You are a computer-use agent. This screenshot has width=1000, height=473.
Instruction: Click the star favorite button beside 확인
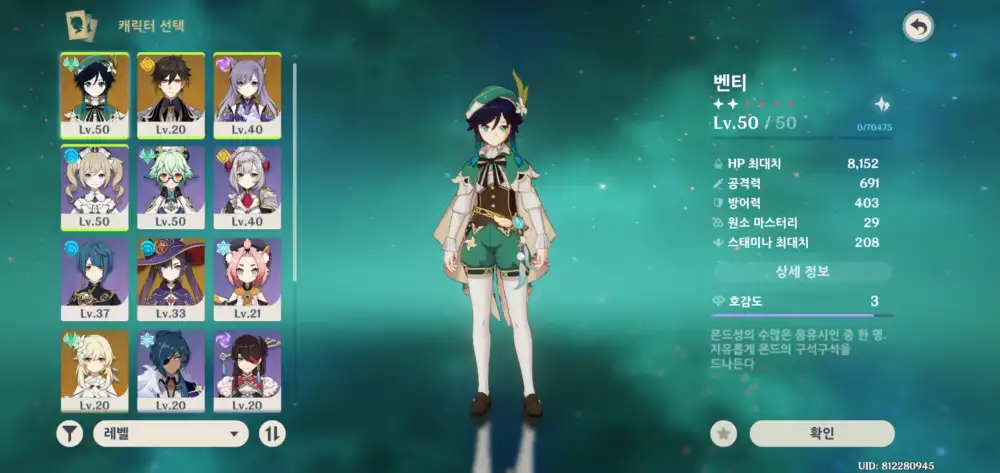pyautogui.click(x=723, y=433)
